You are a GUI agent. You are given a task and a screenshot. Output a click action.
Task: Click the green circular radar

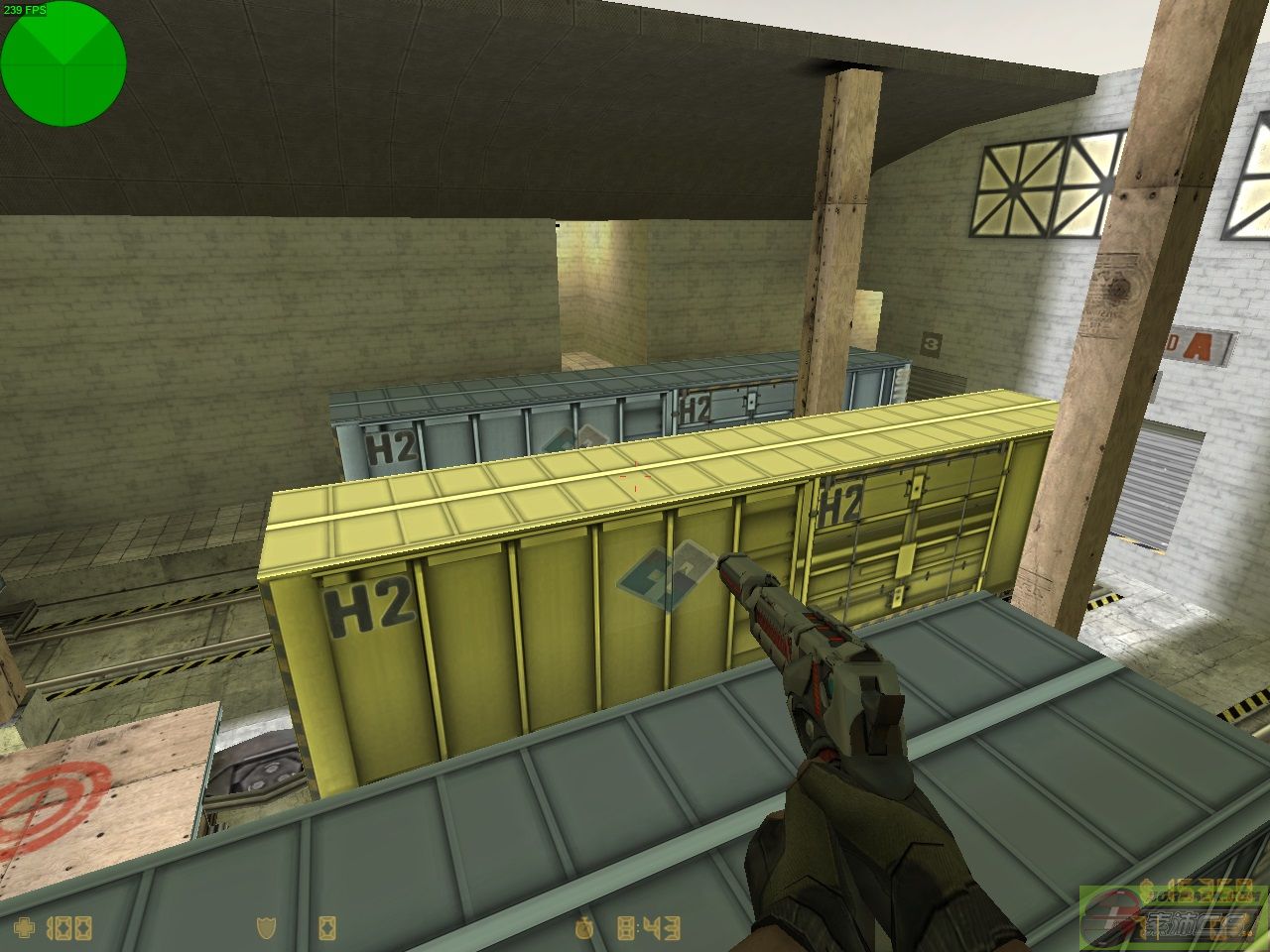(x=63, y=63)
